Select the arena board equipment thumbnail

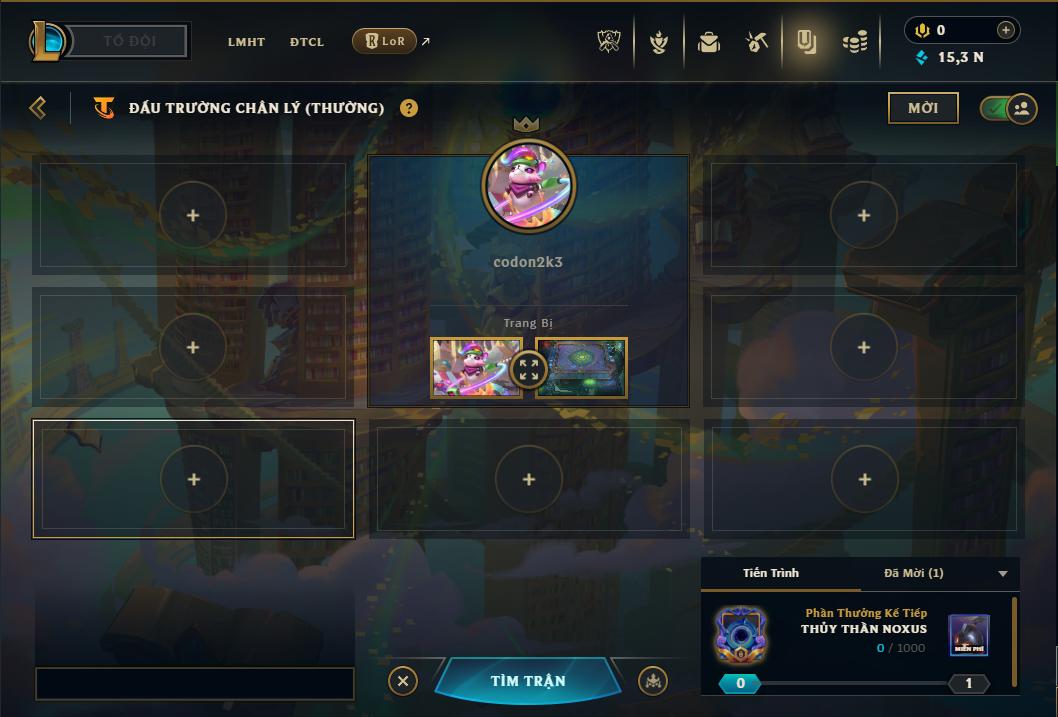click(582, 368)
